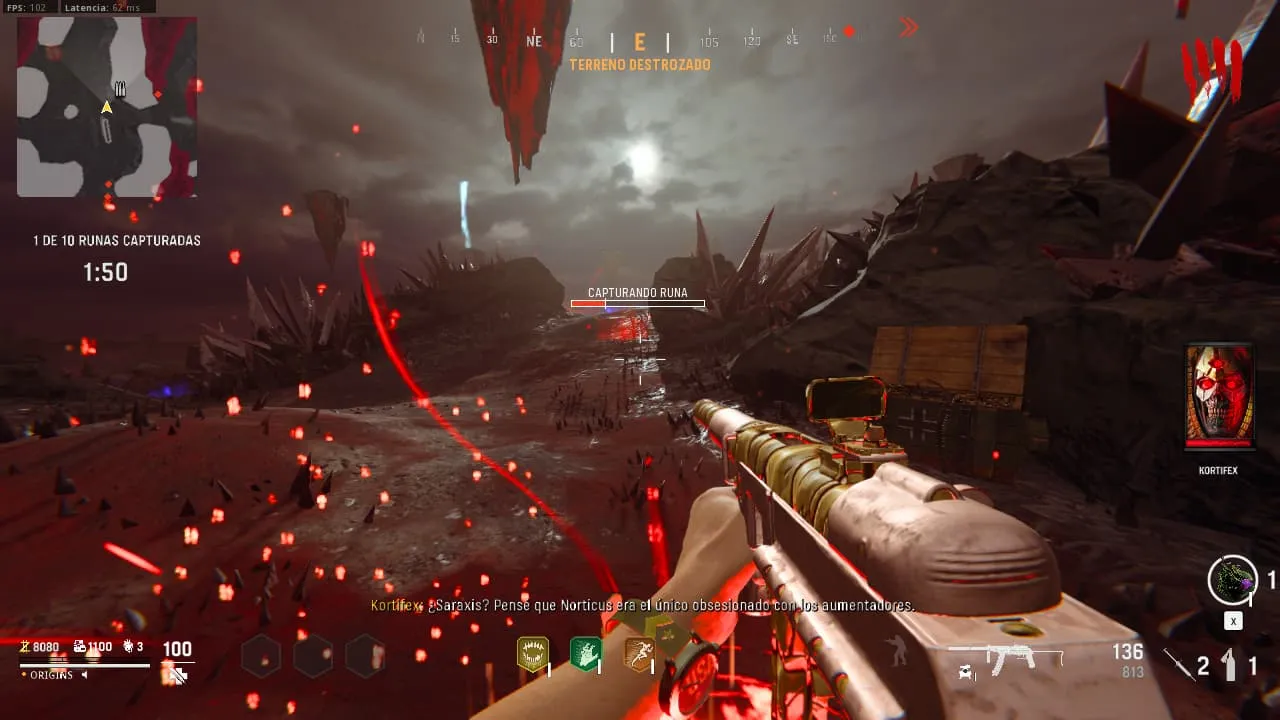Click the olive fanged-jaw perk icon
This screenshot has width=1280, height=720.
click(532, 653)
